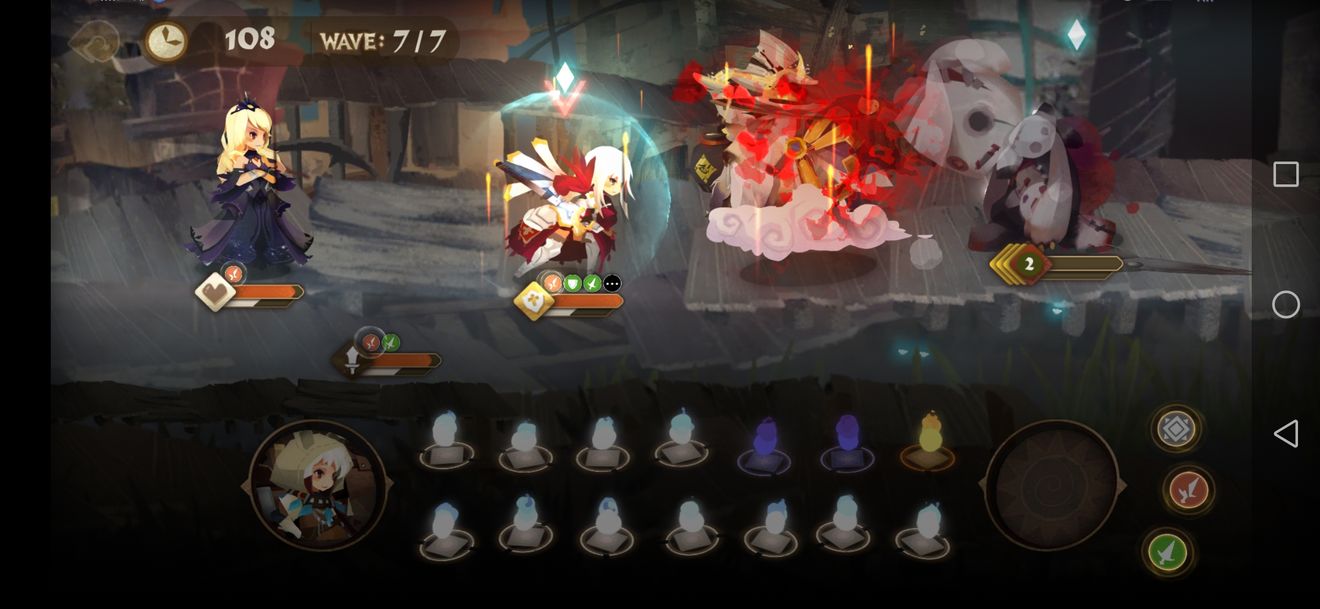The image size is (1320, 609).
Task: Use the green sword skill button
Action: (x=1167, y=551)
